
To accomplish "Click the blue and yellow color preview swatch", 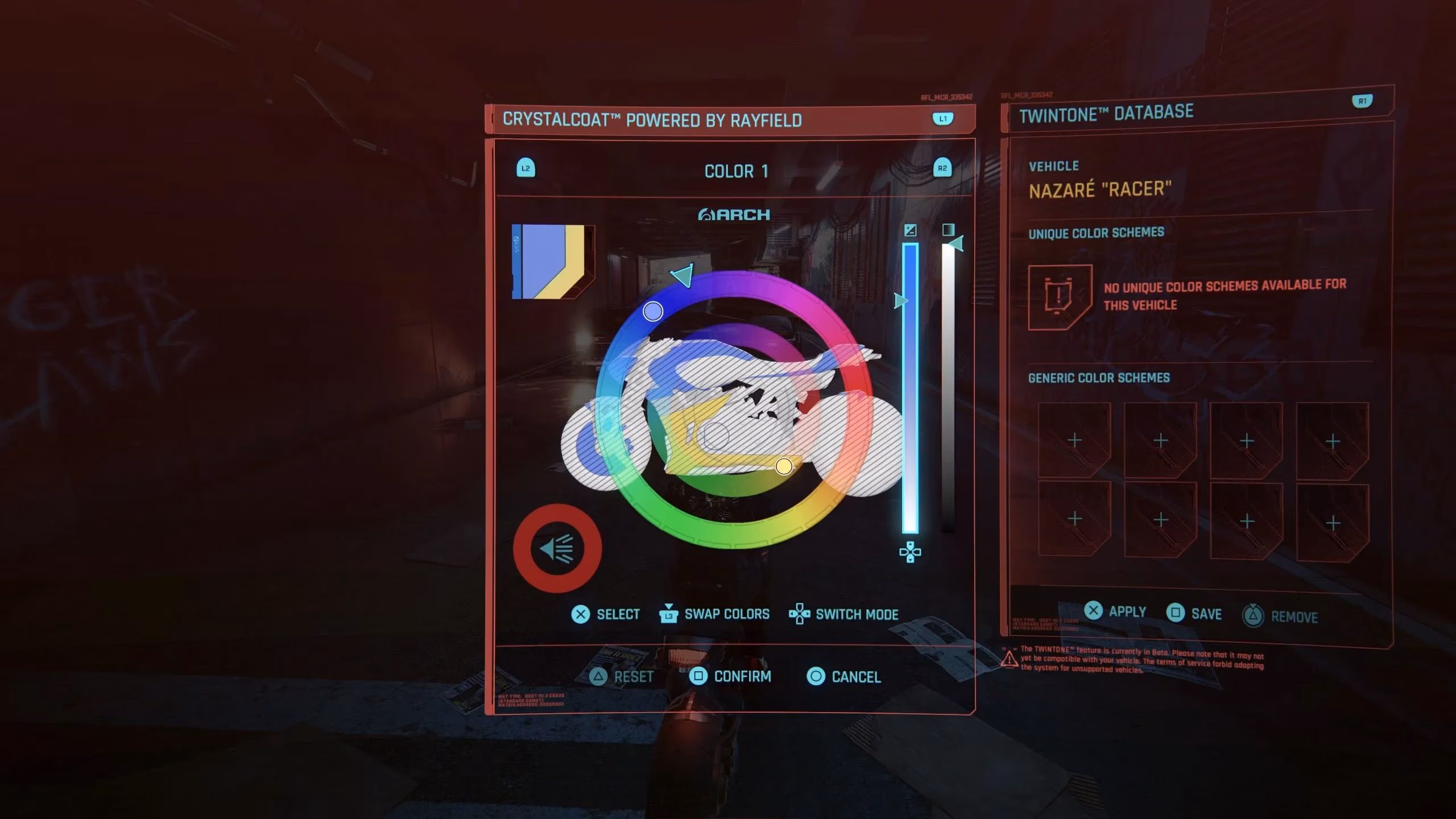I will (x=553, y=262).
